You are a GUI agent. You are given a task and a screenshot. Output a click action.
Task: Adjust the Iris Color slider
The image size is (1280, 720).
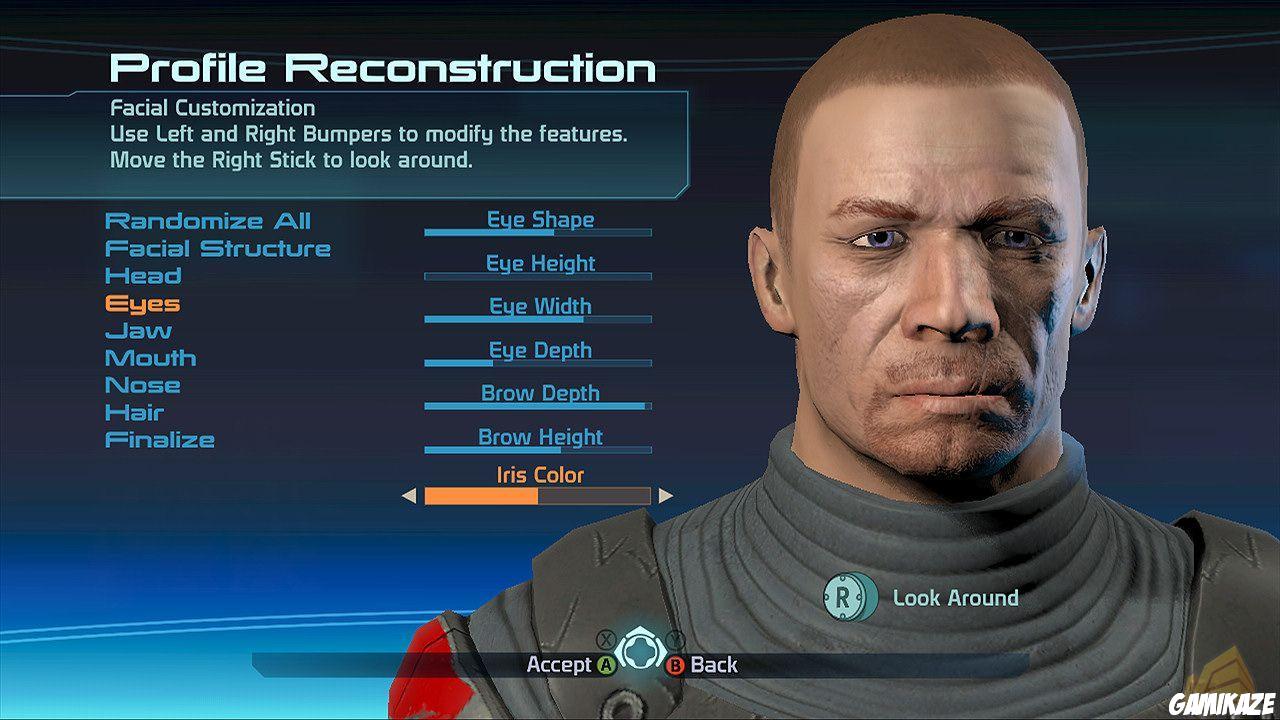click(x=537, y=495)
